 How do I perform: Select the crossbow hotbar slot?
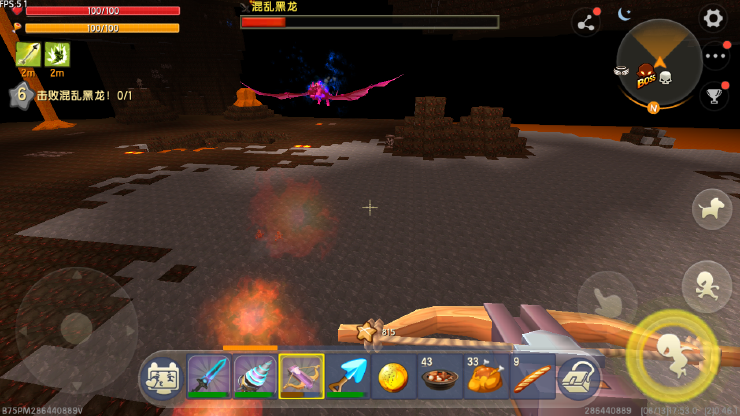[301, 378]
